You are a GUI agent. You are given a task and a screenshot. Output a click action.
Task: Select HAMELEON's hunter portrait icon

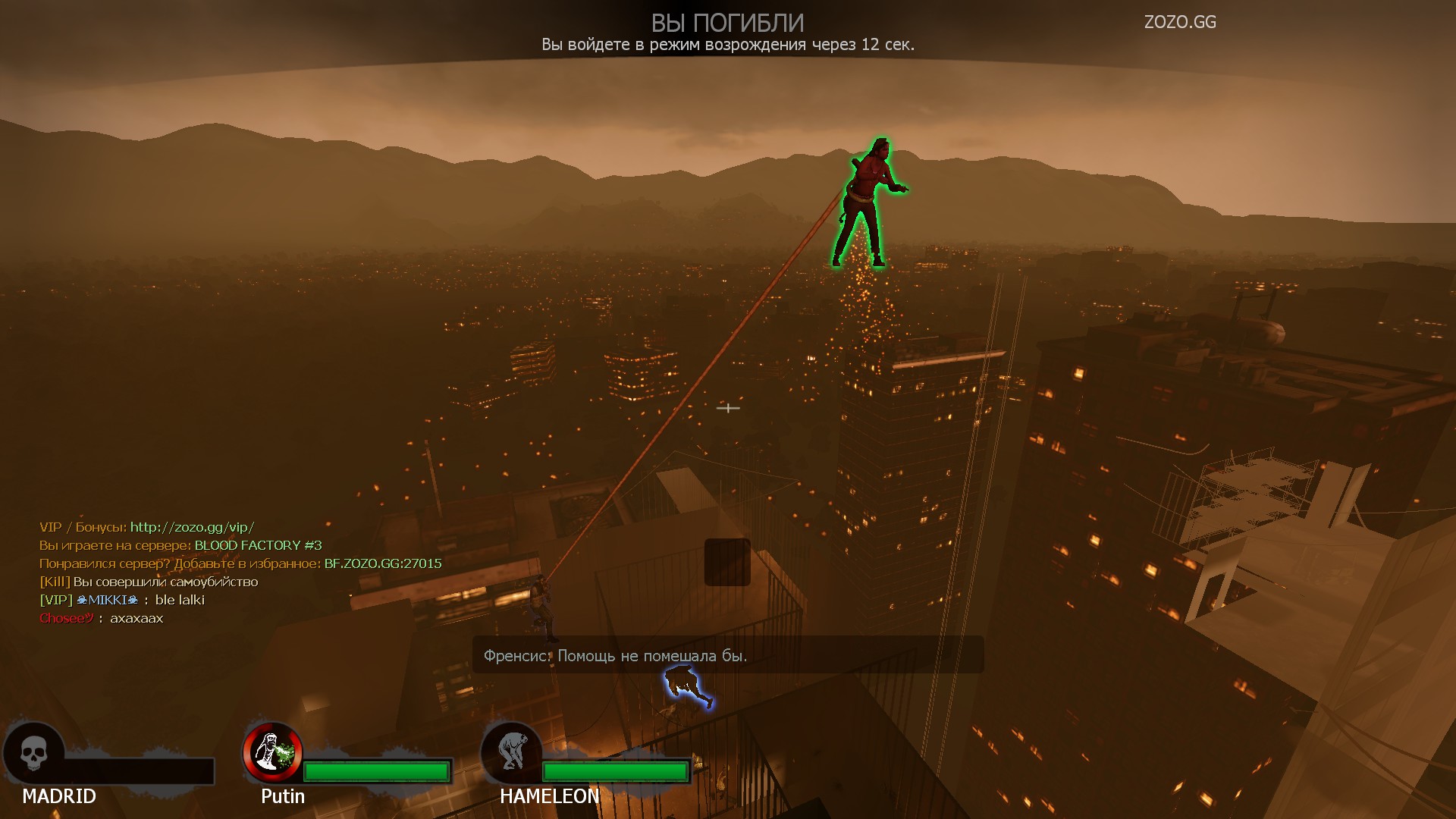coord(511,752)
